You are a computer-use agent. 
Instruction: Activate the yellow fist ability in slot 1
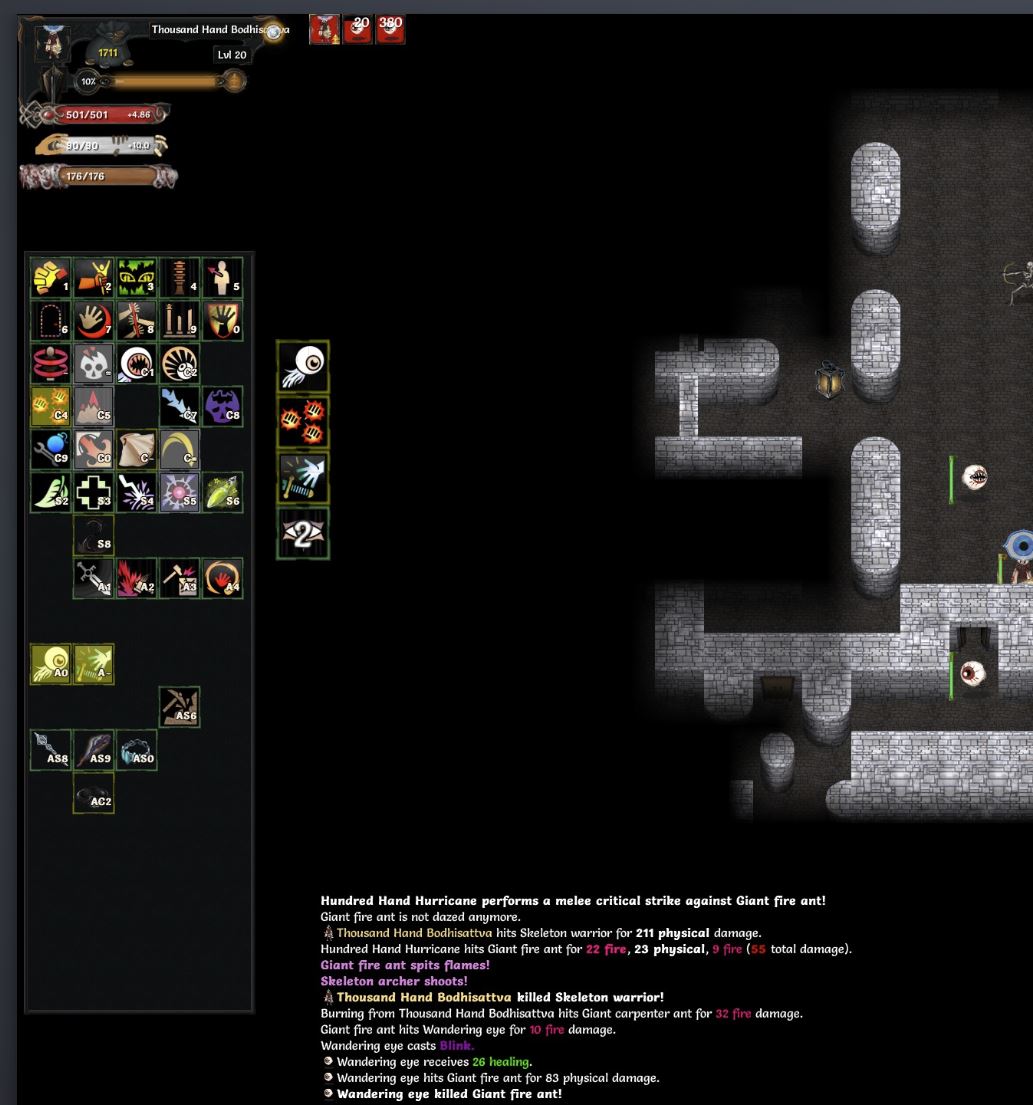50,277
